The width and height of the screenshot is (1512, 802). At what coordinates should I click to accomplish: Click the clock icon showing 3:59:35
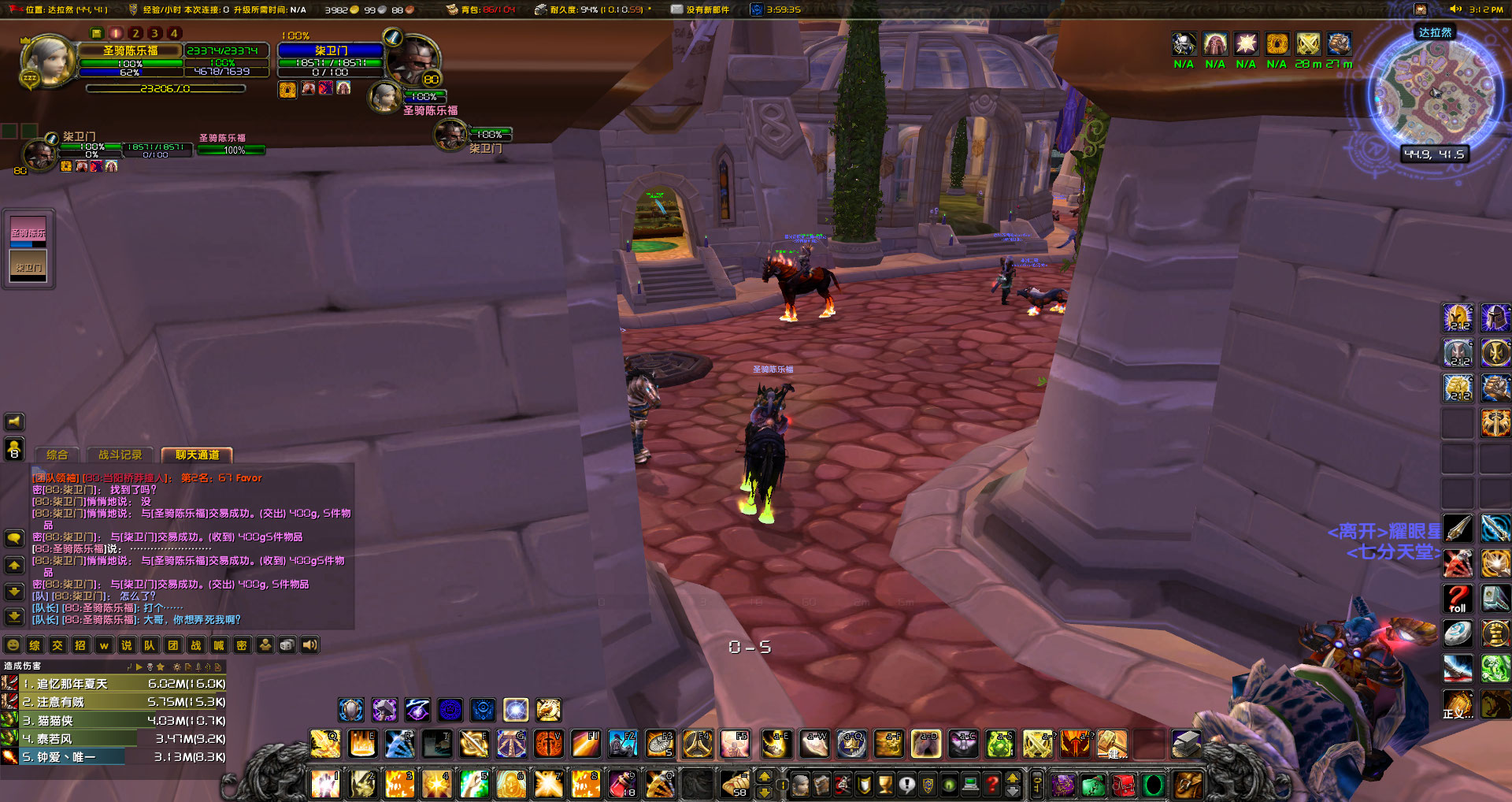click(758, 10)
